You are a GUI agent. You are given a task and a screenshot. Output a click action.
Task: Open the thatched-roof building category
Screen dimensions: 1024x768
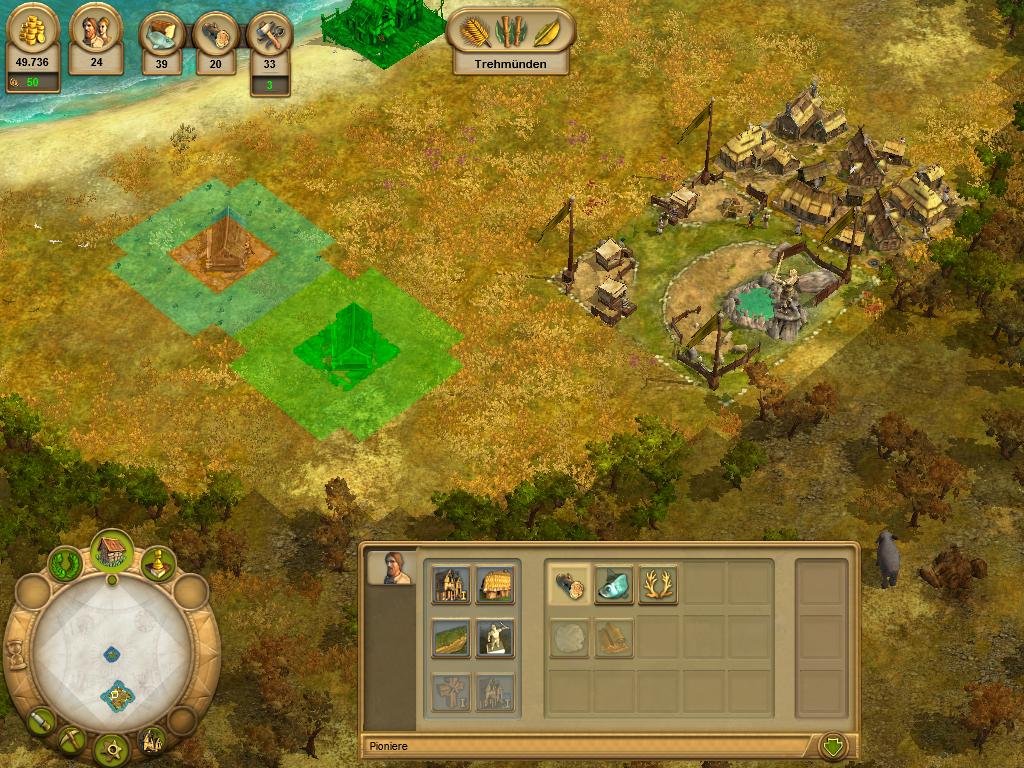coord(495,585)
